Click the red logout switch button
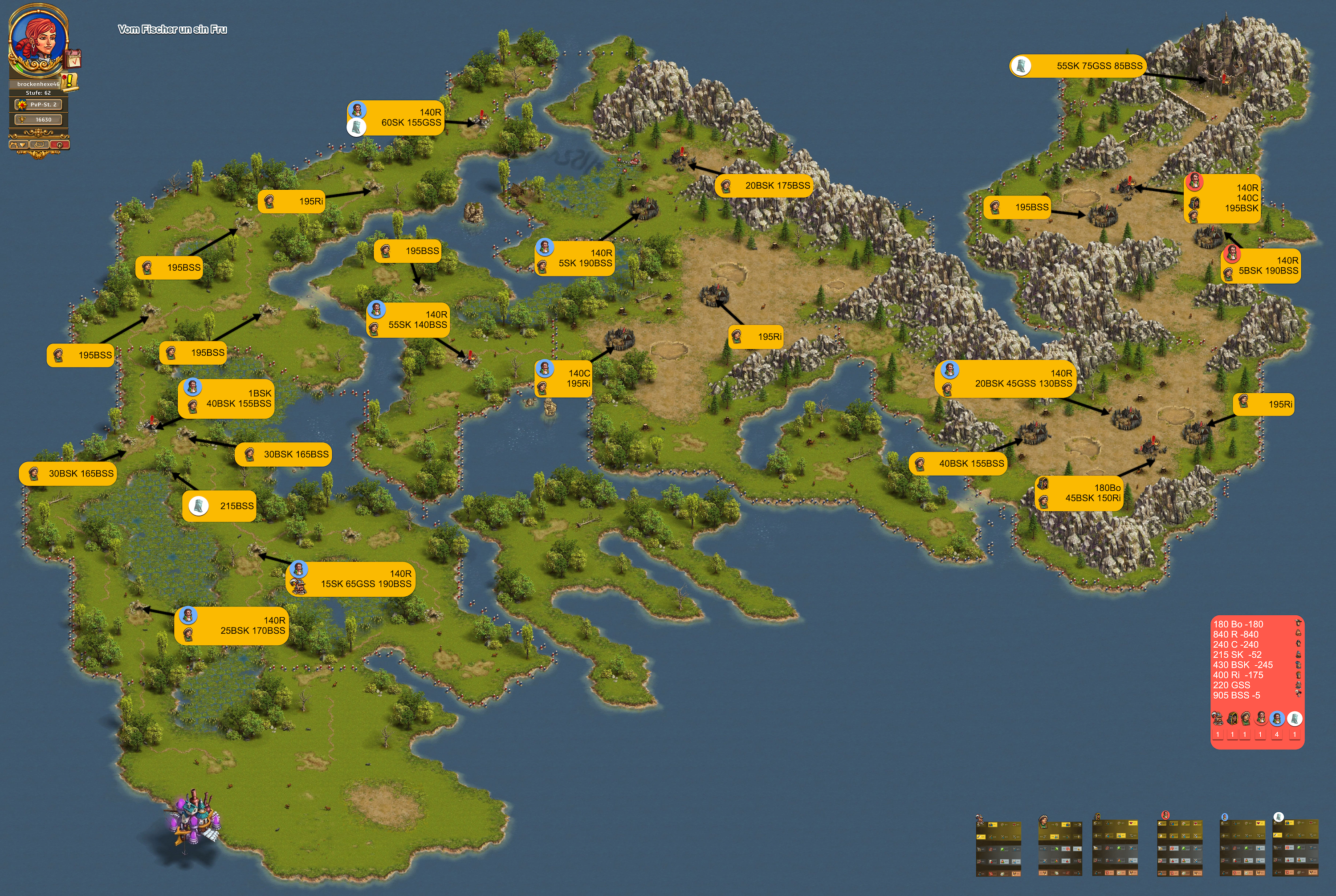1336x896 pixels. pos(59,145)
